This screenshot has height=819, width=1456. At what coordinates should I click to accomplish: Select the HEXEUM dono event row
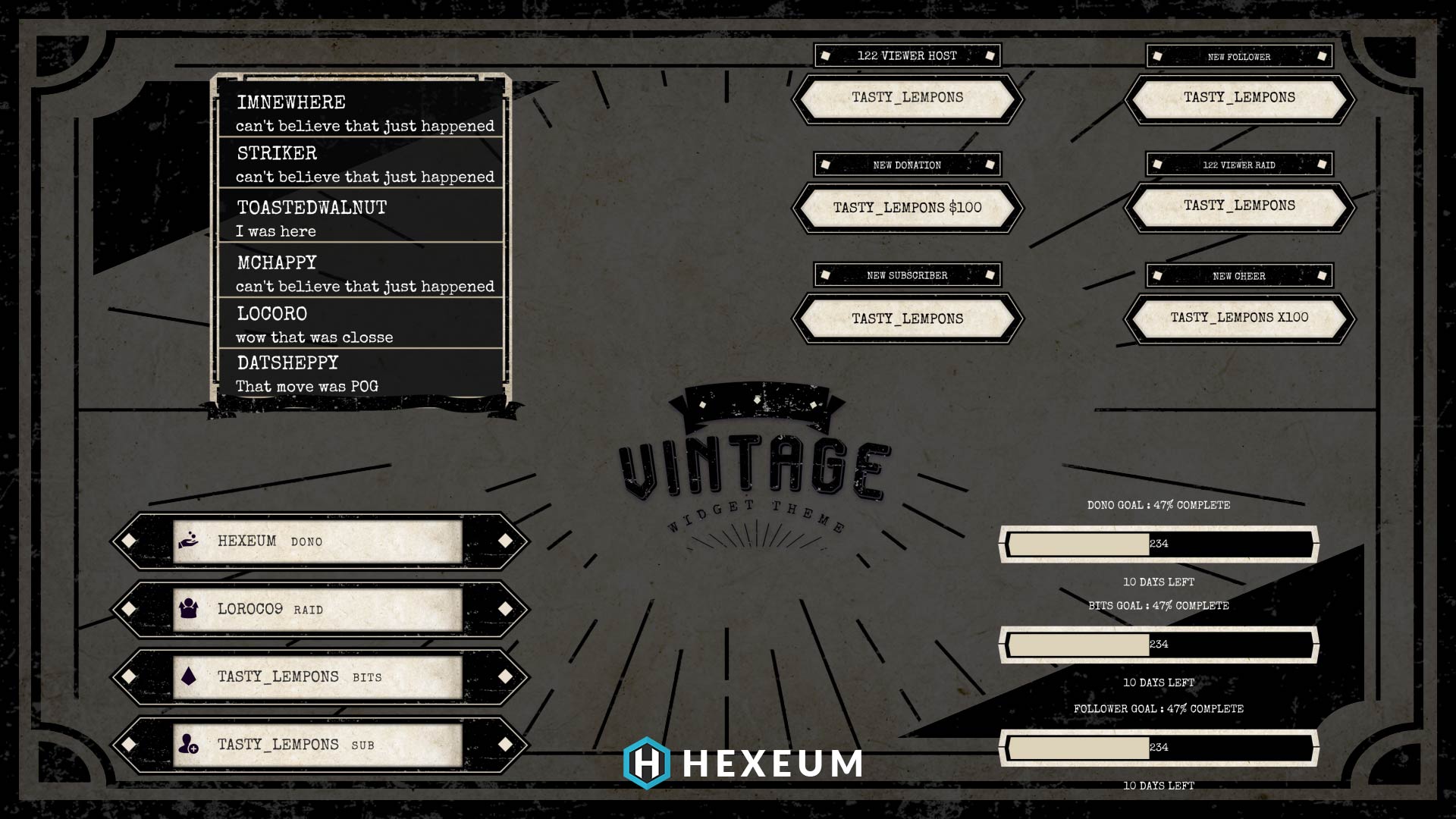pyautogui.click(x=318, y=541)
